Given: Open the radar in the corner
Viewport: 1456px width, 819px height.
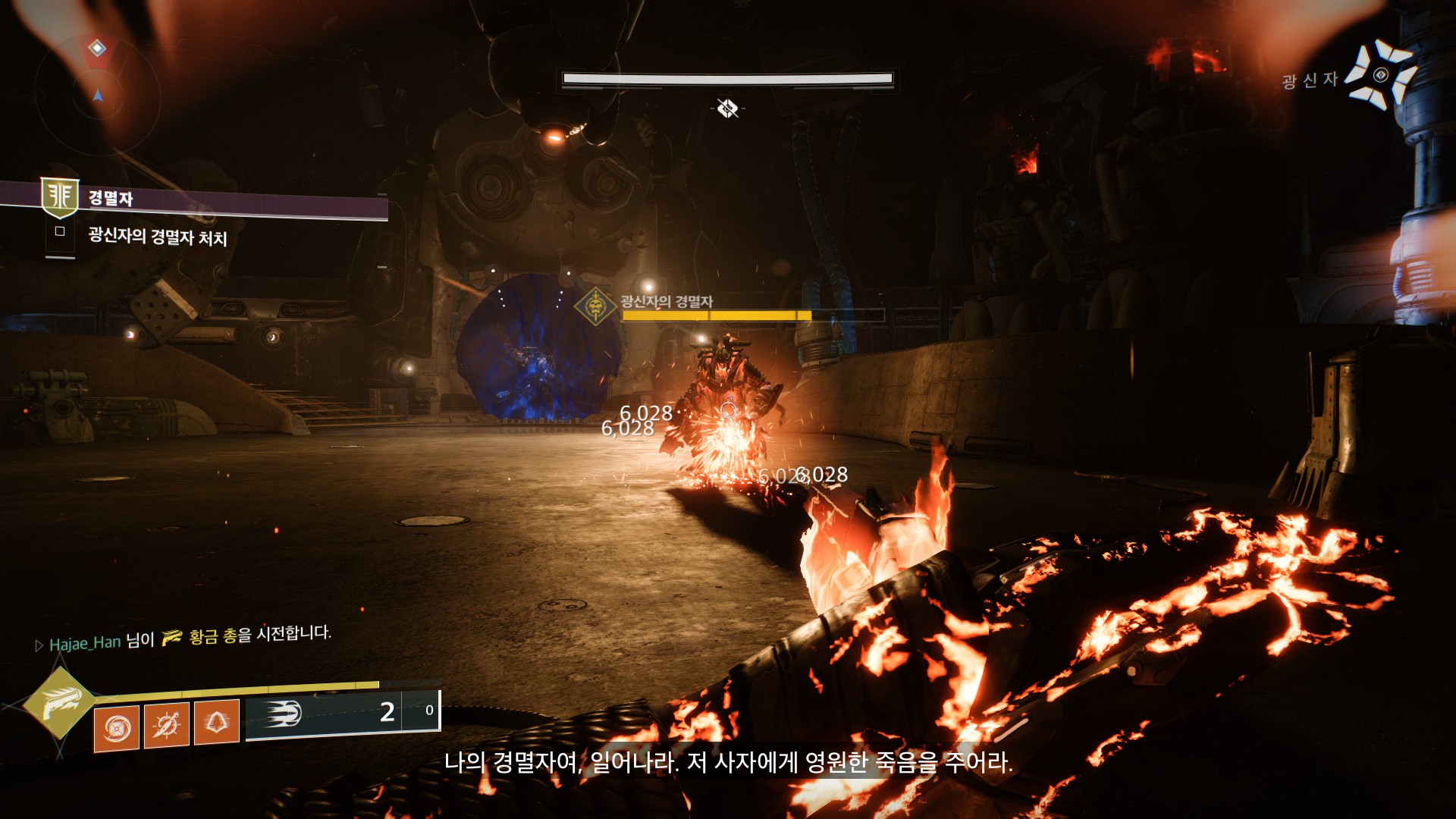Looking at the screenshot, I should 97,83.
